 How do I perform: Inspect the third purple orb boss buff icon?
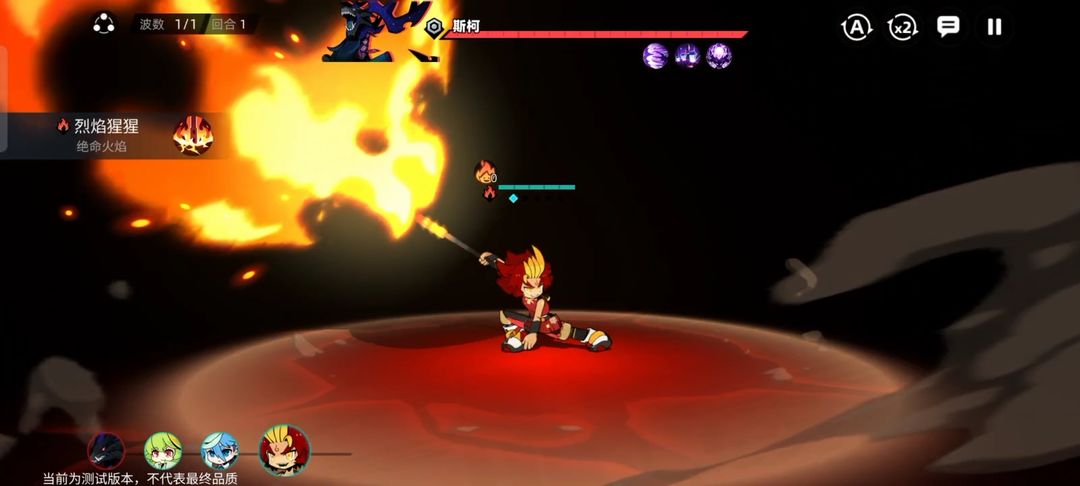(x=719, y=56)
